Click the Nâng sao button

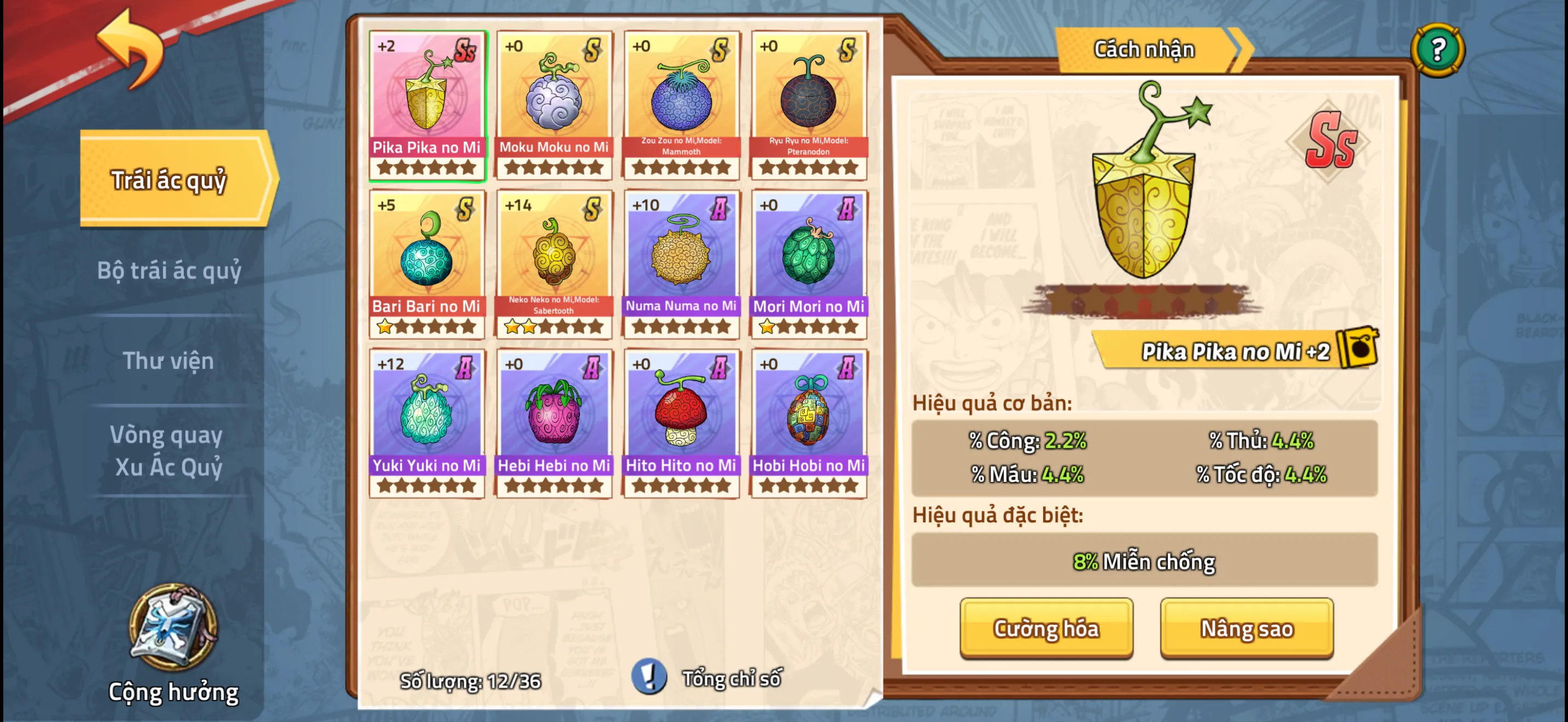coord(1246,628)
